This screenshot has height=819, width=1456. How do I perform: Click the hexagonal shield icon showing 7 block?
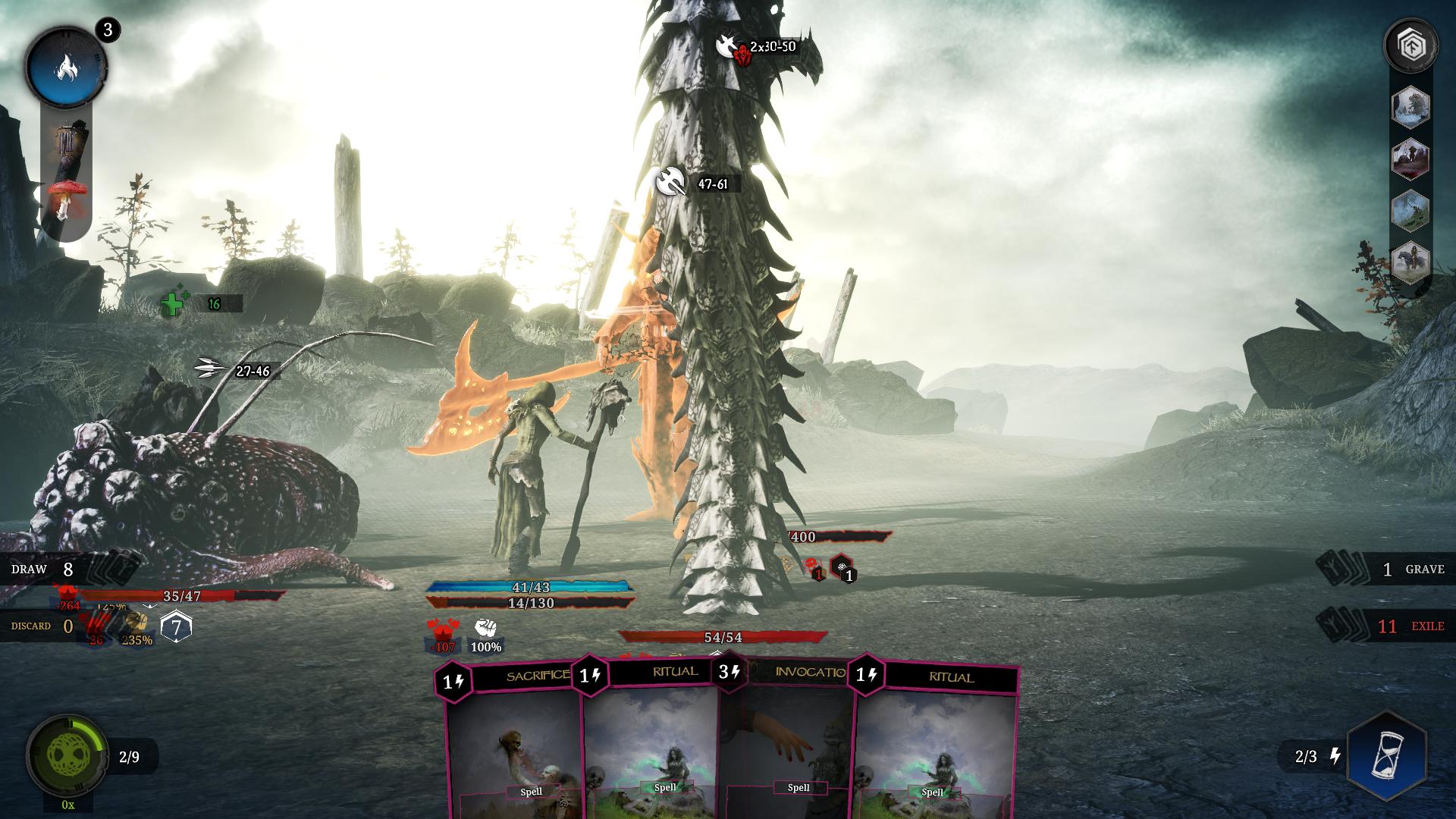click(x=176, y=626)
